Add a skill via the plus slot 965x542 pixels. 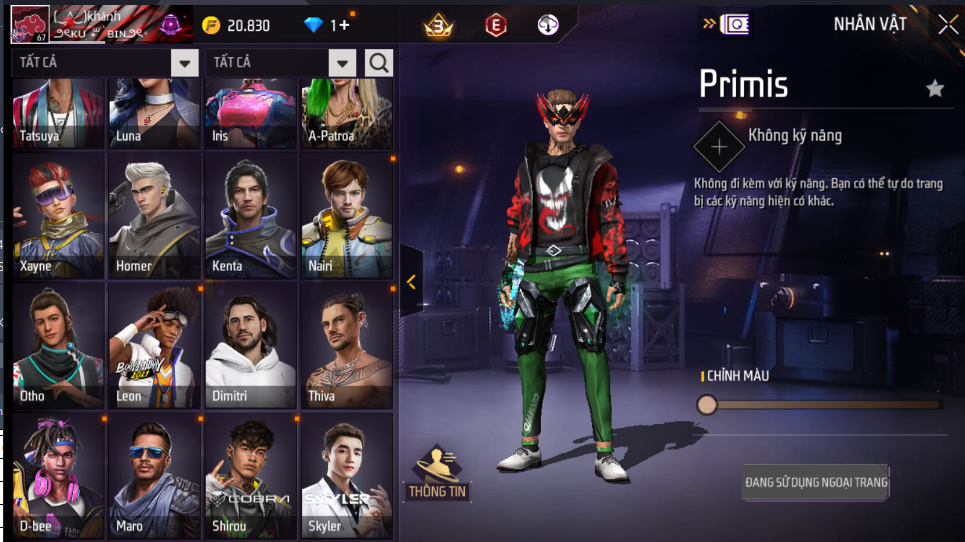[719, 147]
